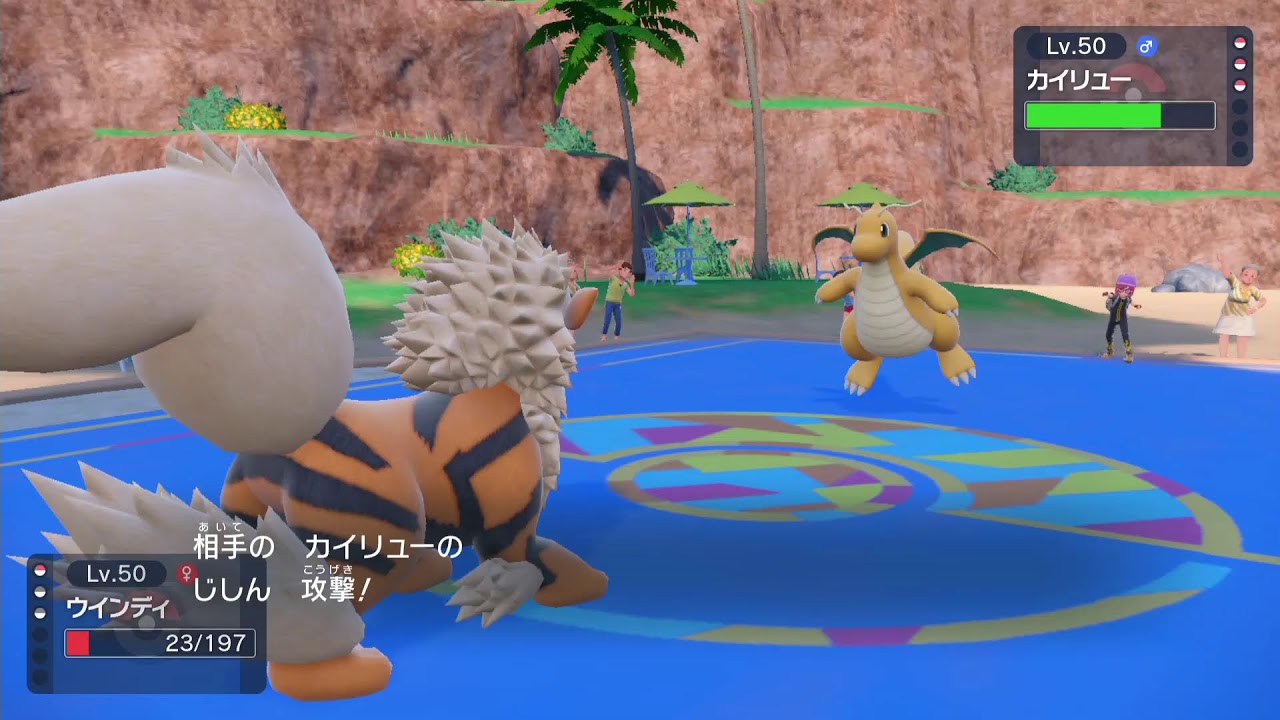Click the top Poké Ball icon on Arcanine's panel
The height and width of the screenshot is (720, 1280).
click(x=38, y=572)
